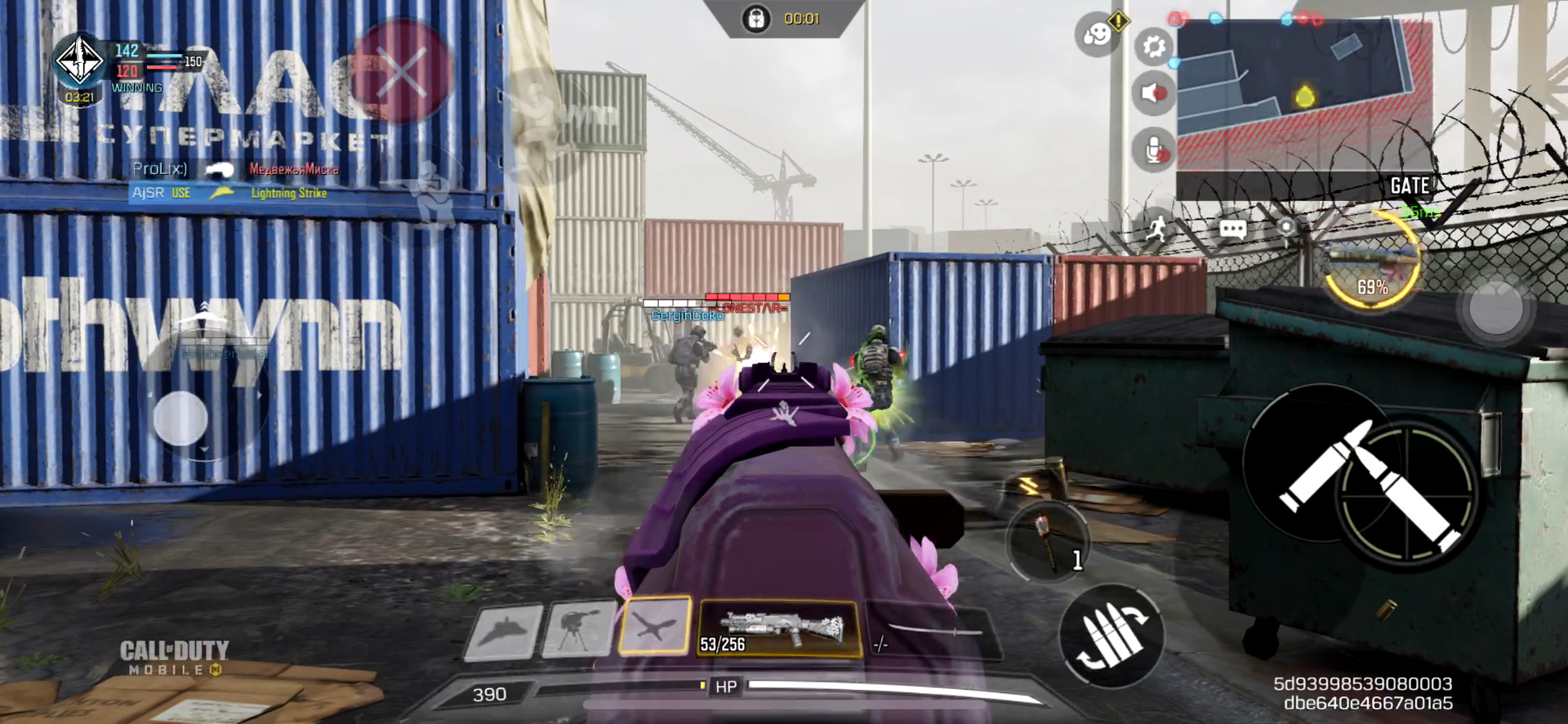Screen dimensions: 1568x724
Task: Open the emote smiley face menu
Action: (x=1096, y=35)
